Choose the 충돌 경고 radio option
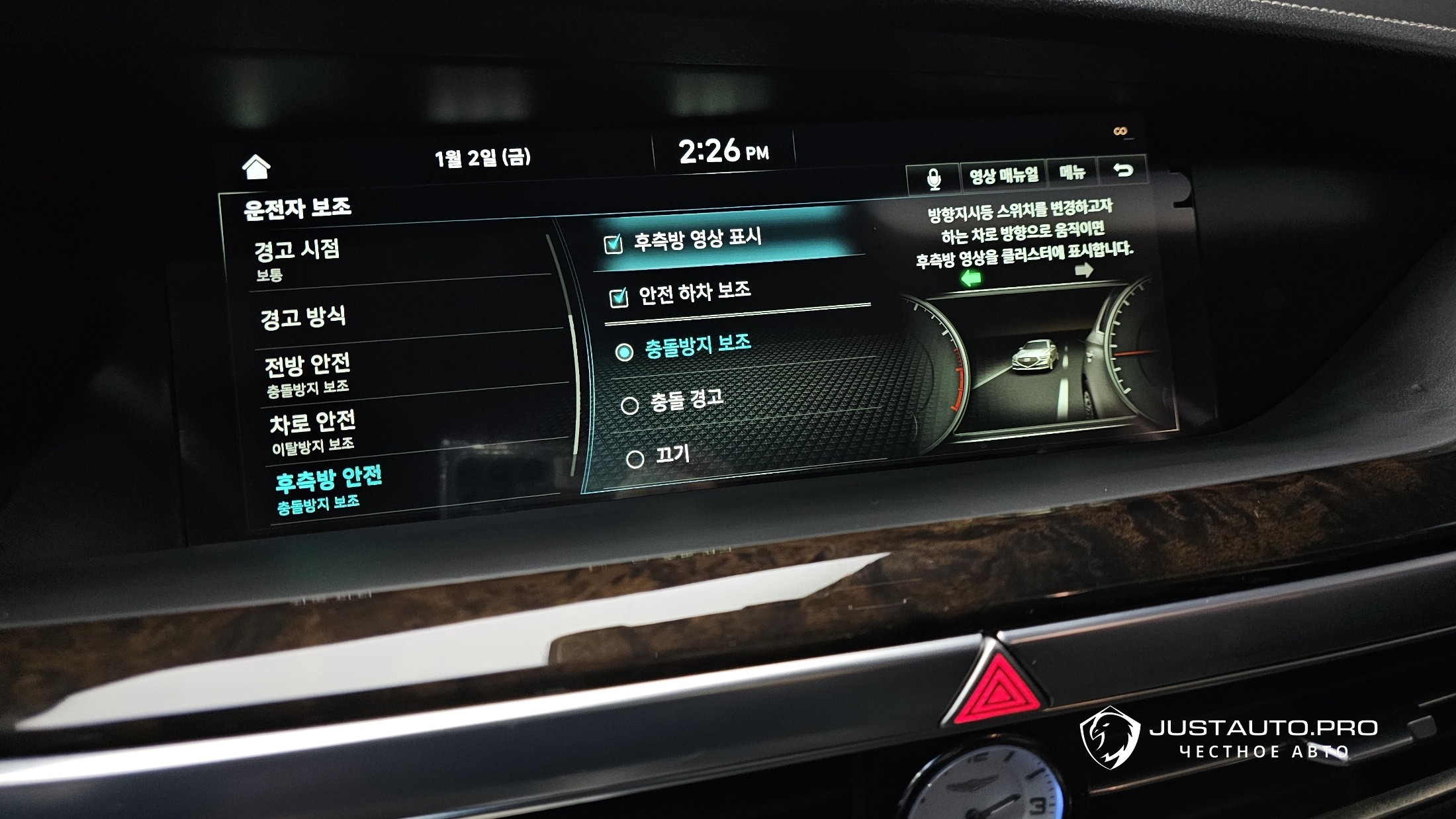Screen dimensions: 1456x819 (629, 405)
